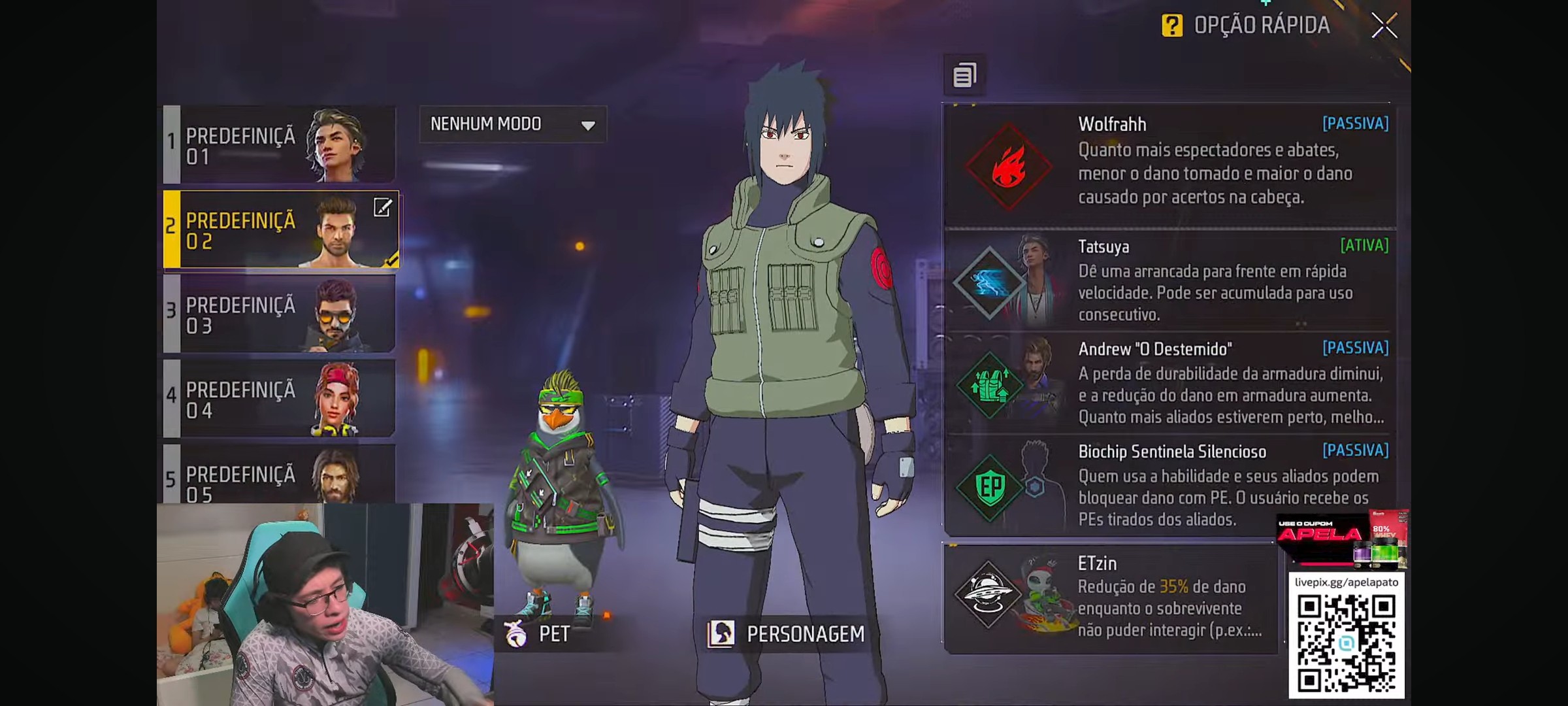Choose the Andrew "O Destemido" skill slot
1568x706 pixels.
click(1169, 383)
